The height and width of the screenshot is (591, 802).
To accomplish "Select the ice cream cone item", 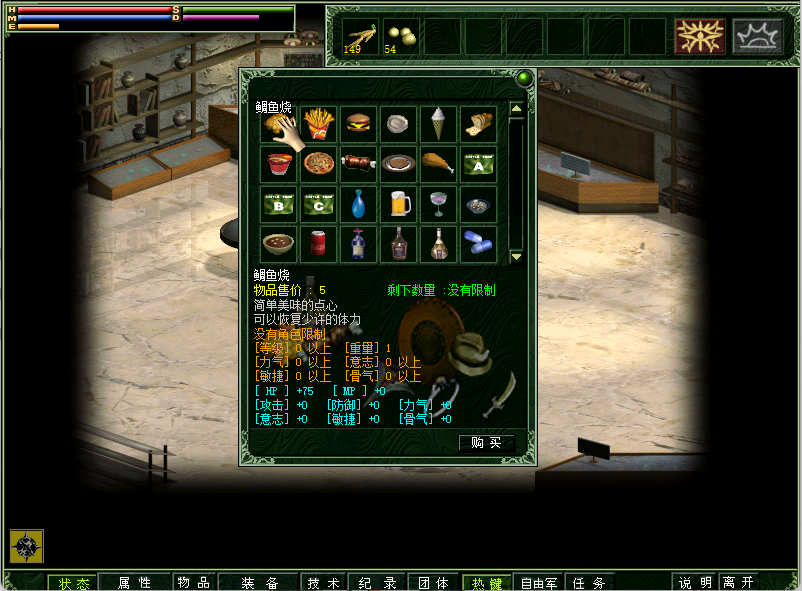I will (x=438, y=124).
